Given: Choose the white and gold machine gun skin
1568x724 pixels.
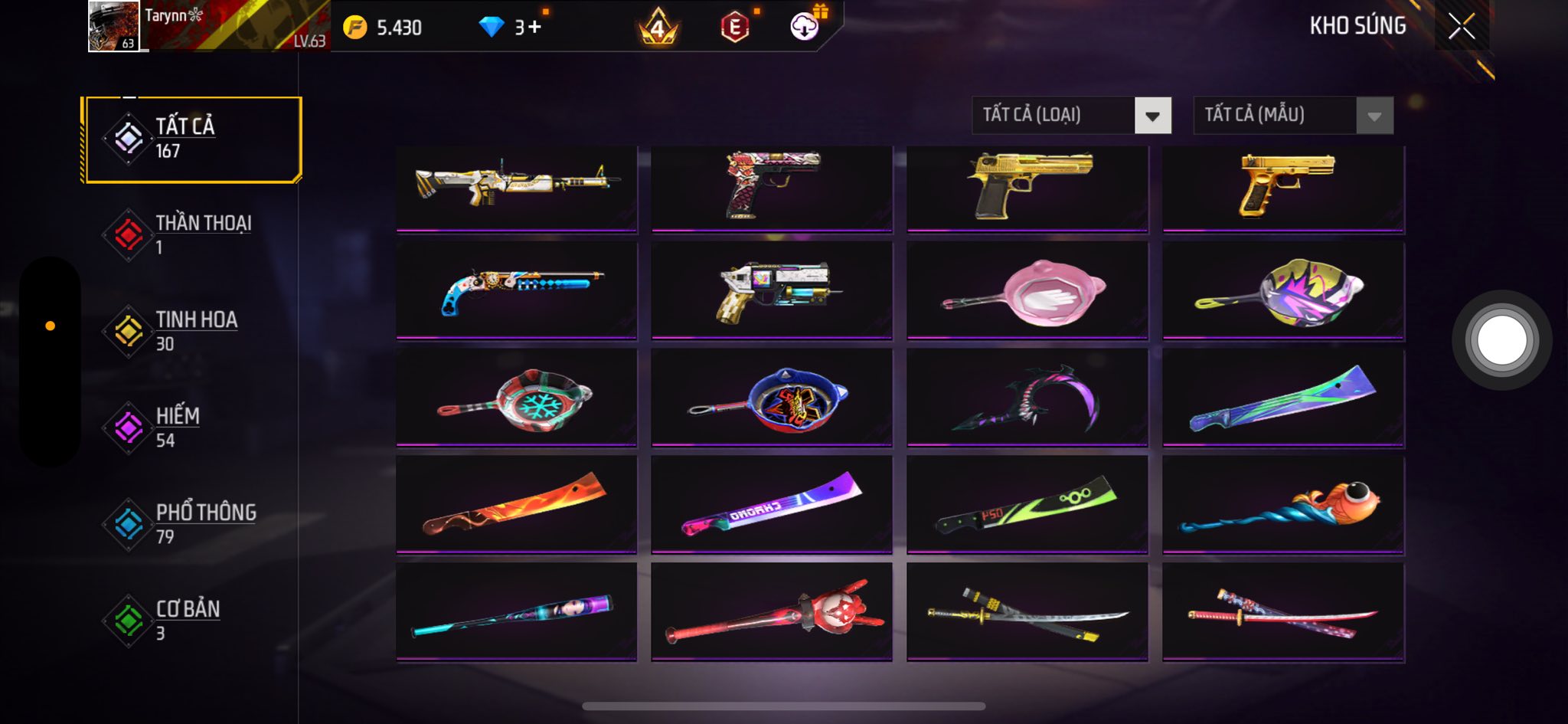Looking at the screenshot, I should tap(516, 188).
